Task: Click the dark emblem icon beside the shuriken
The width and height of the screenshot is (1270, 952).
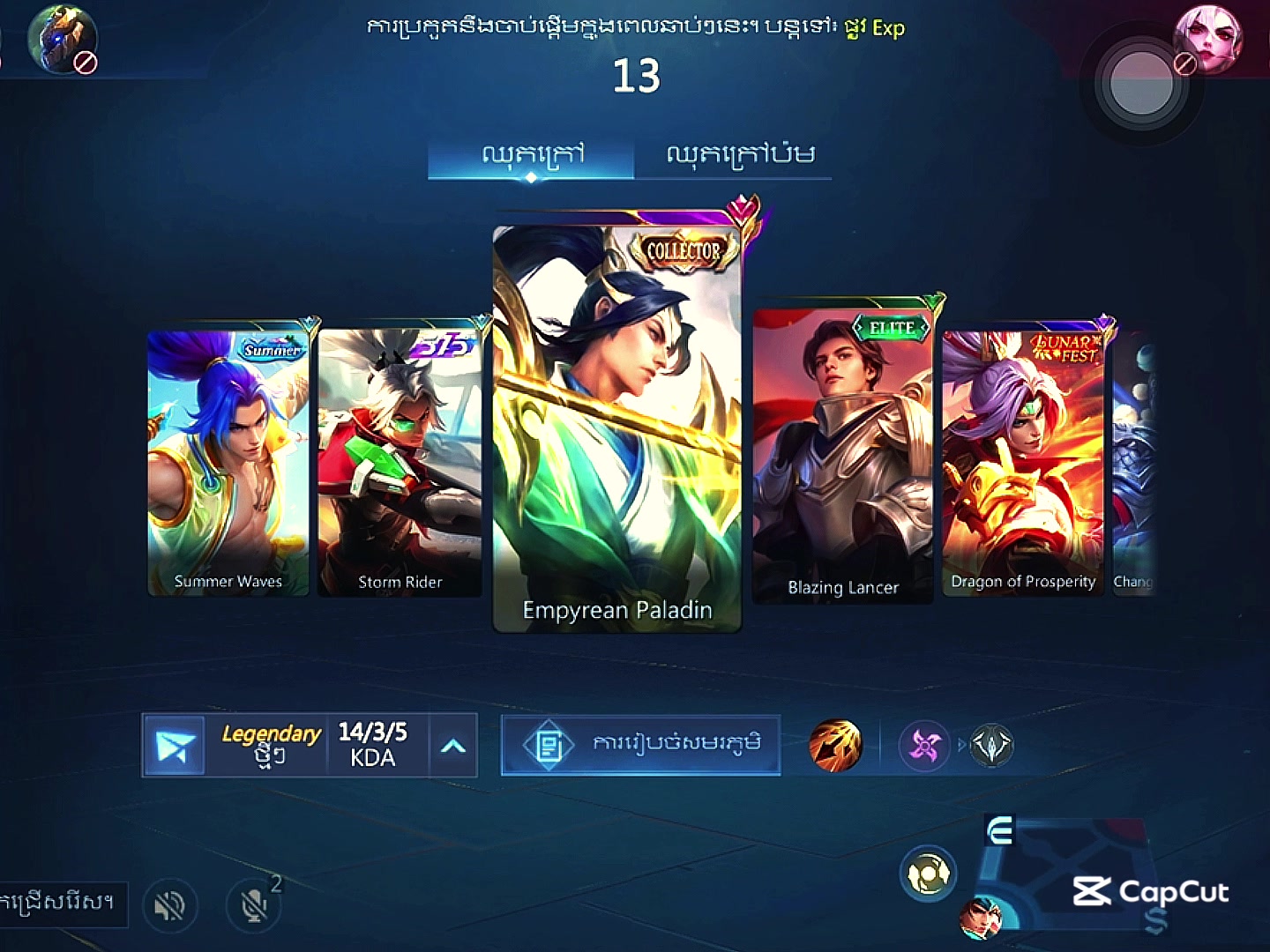Action: [x=991, y=746]
